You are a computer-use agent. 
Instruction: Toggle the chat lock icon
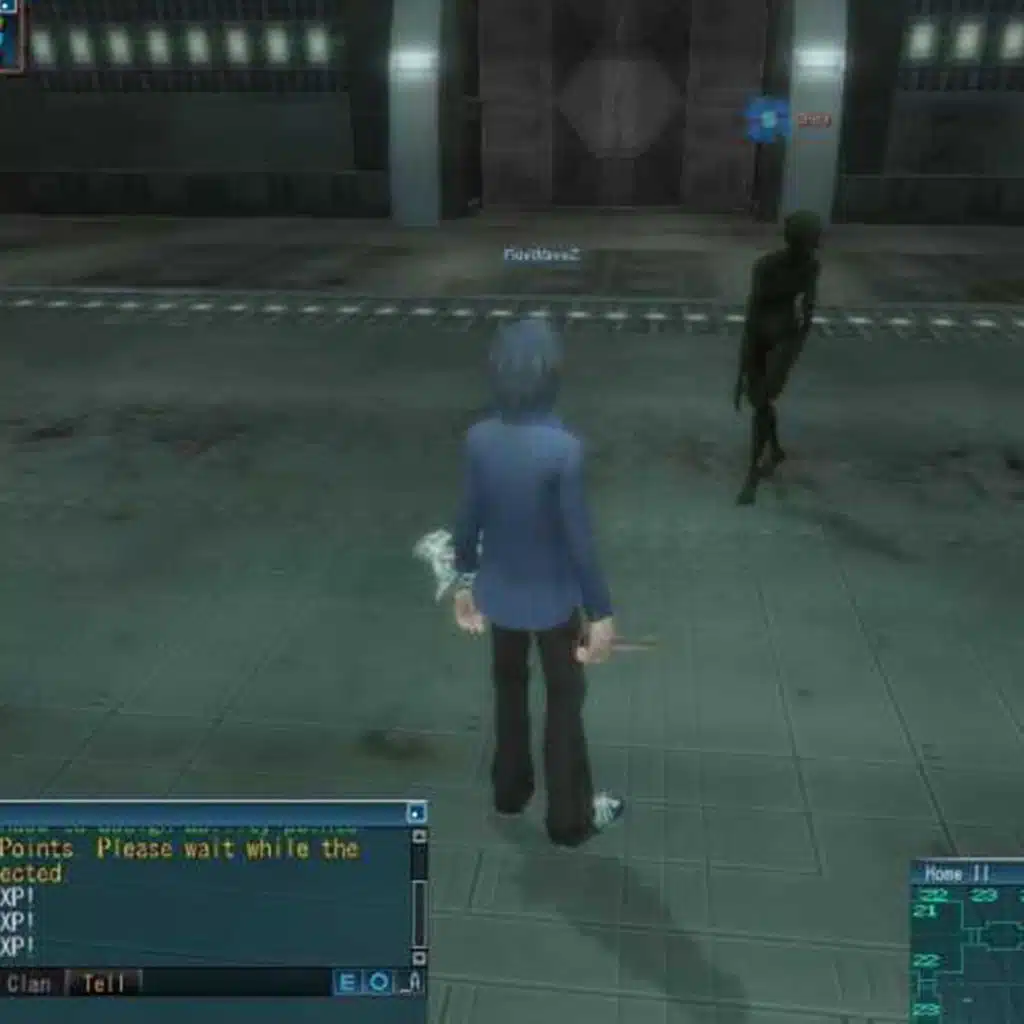(412, 984)
